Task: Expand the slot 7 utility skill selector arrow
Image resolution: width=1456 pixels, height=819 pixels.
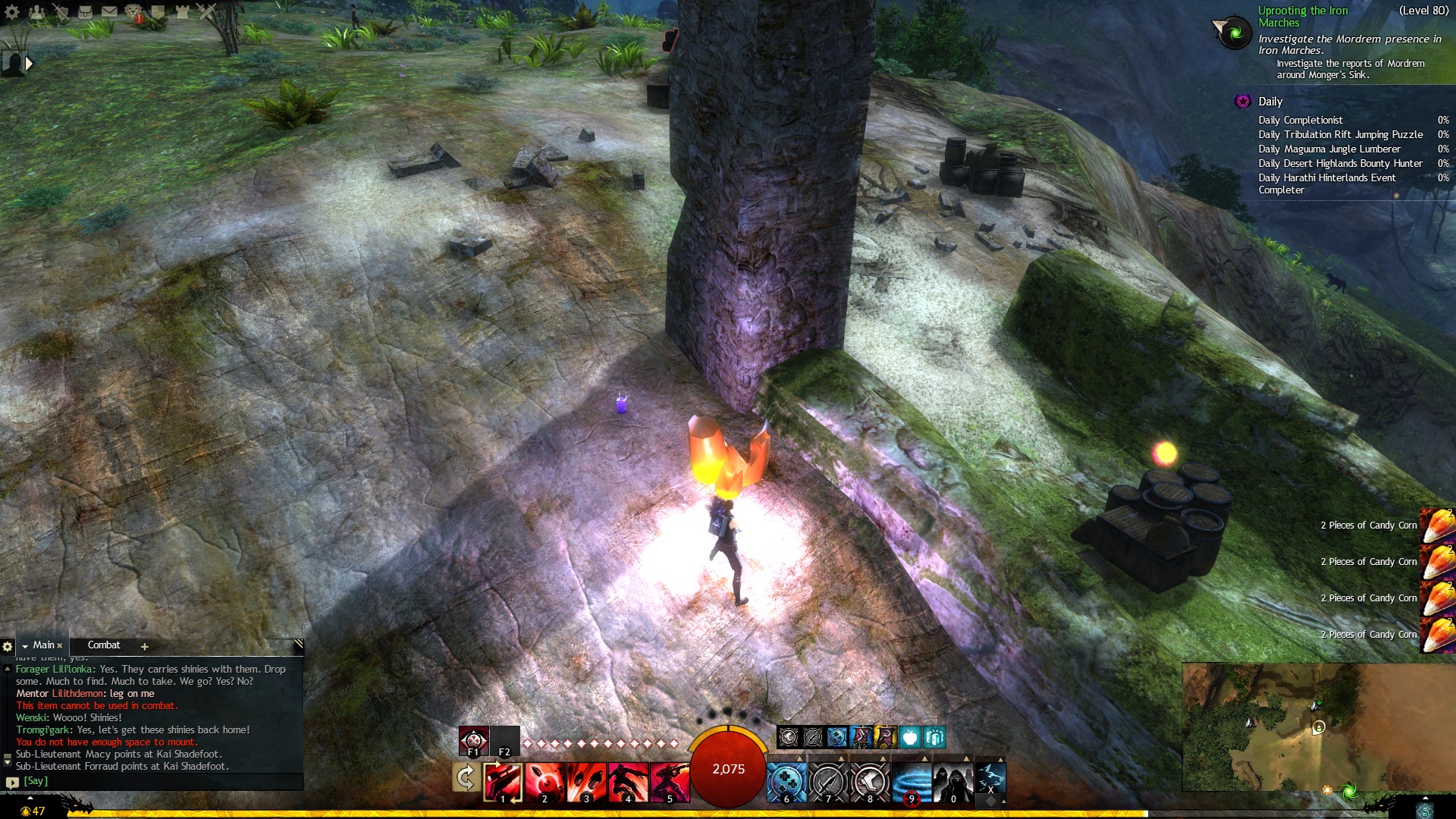Action: click(x=840, y=758)
